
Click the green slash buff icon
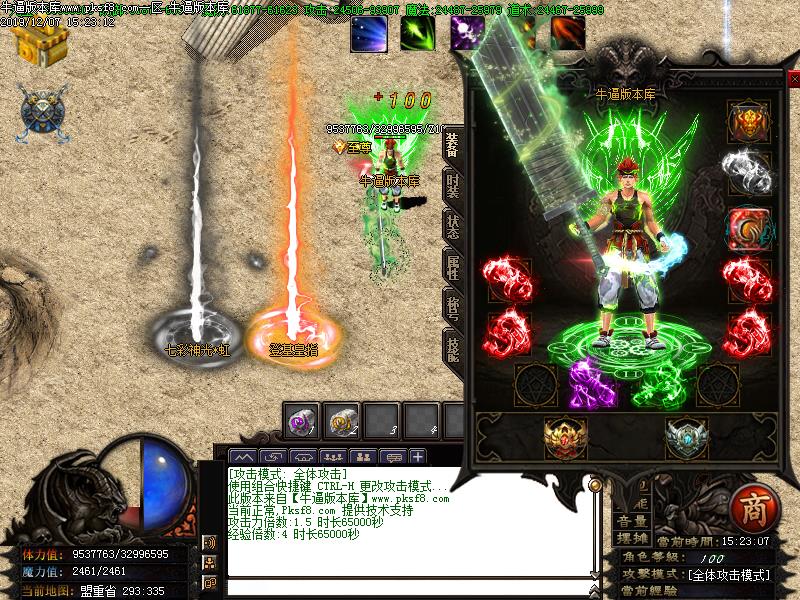417,35
